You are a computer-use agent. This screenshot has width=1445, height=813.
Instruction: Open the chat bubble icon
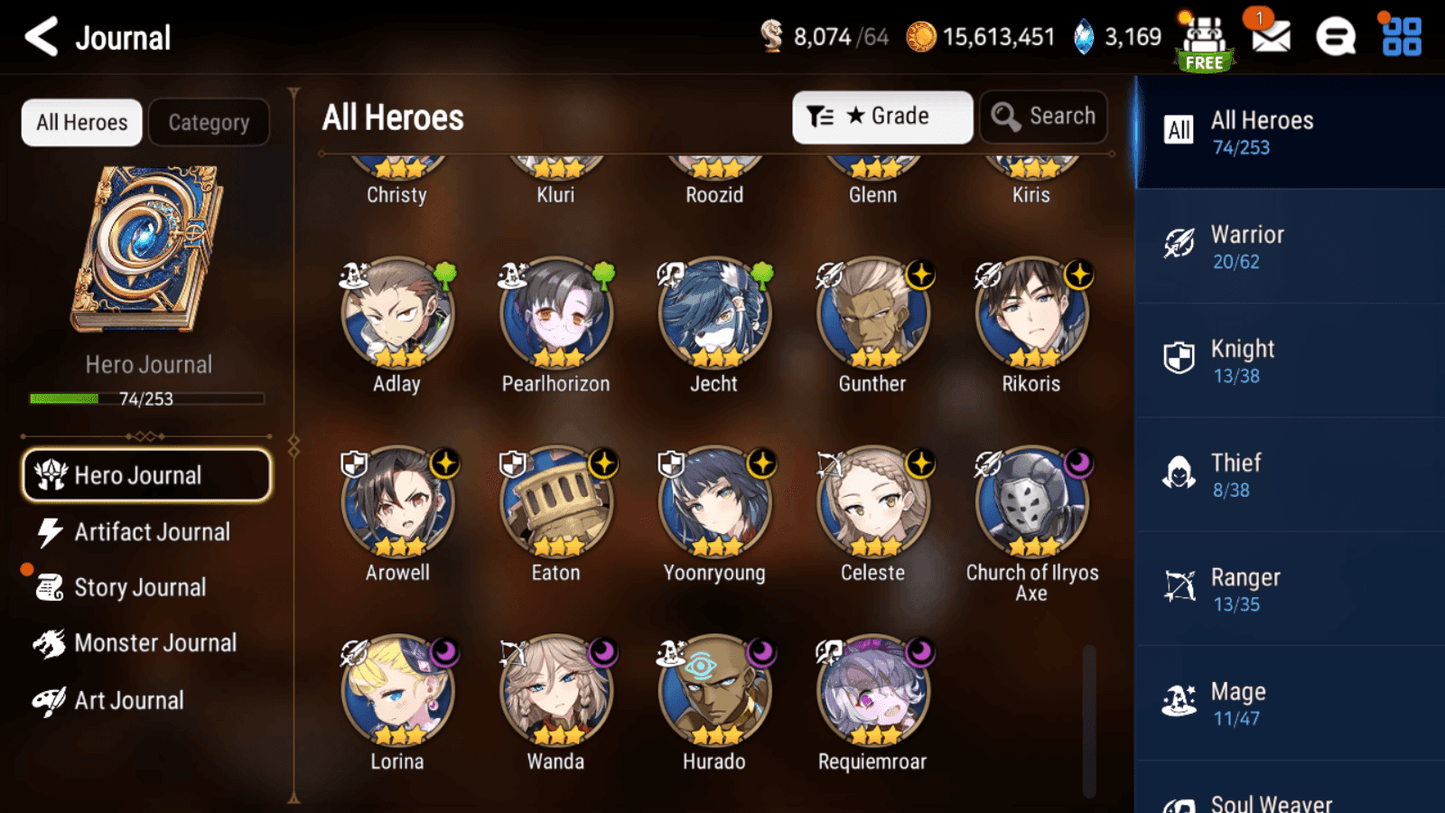click(x=1335, y=37)
